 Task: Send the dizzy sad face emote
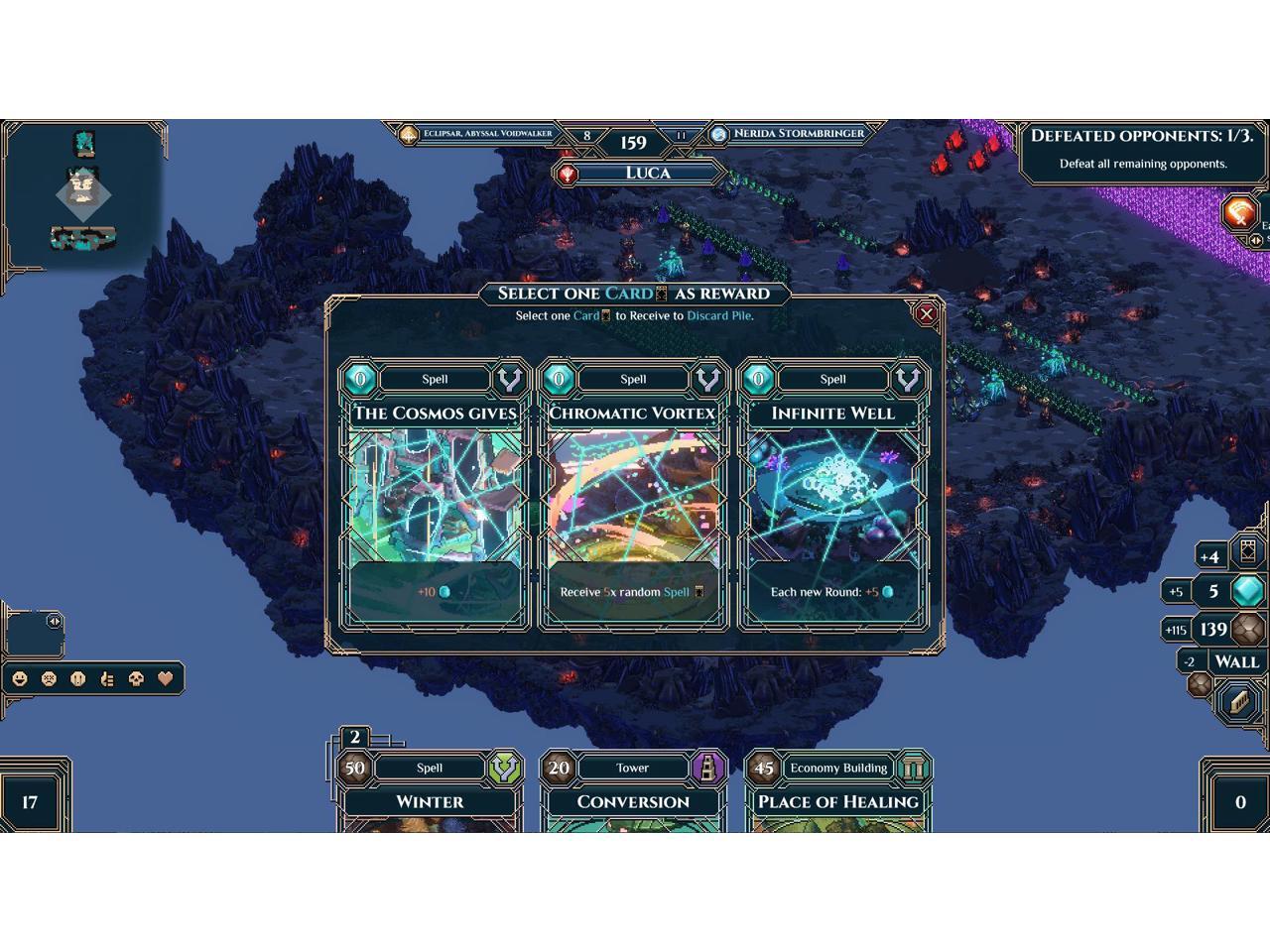click(49, 679)
